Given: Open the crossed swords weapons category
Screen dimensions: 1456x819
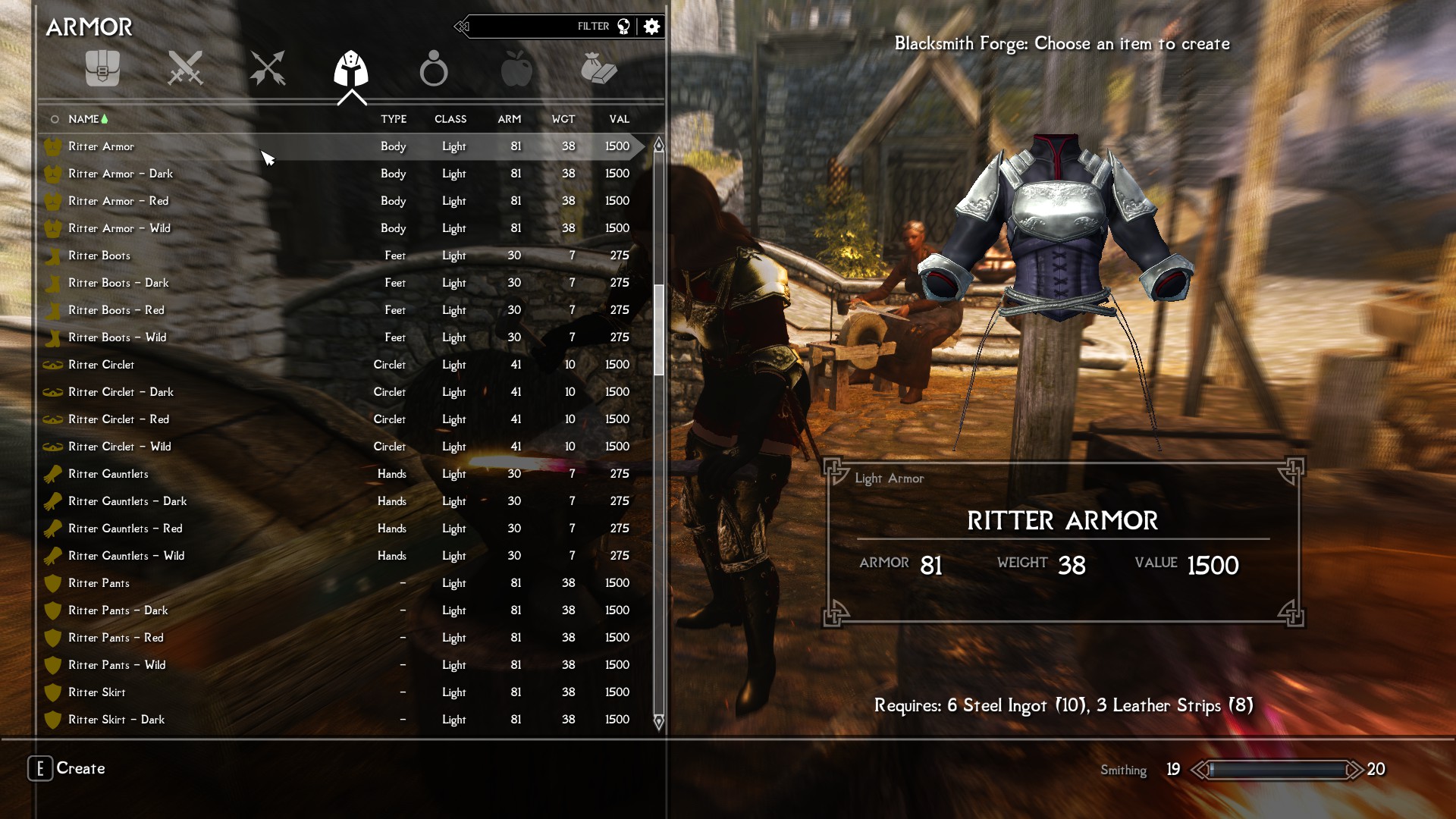Looking at the screenshot, I should click(x=185, y=69).
